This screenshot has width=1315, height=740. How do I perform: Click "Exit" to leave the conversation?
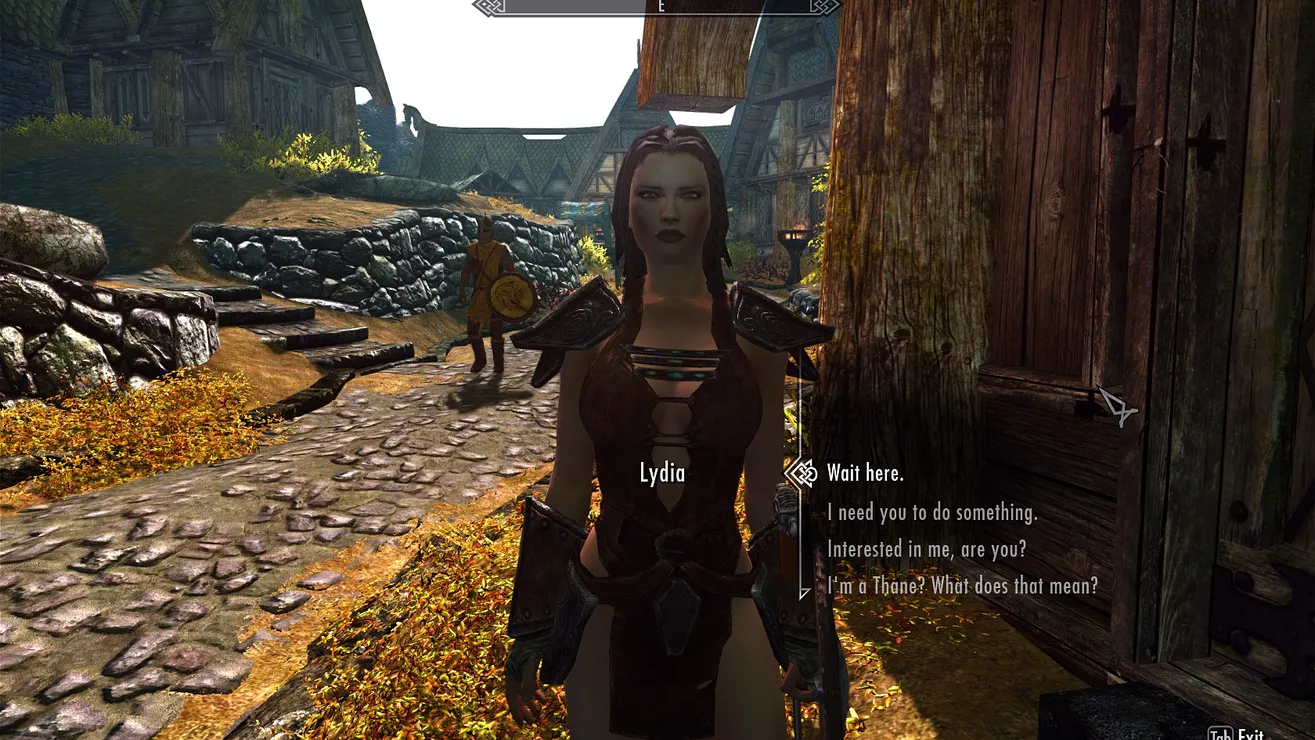tap(1252, 735)
